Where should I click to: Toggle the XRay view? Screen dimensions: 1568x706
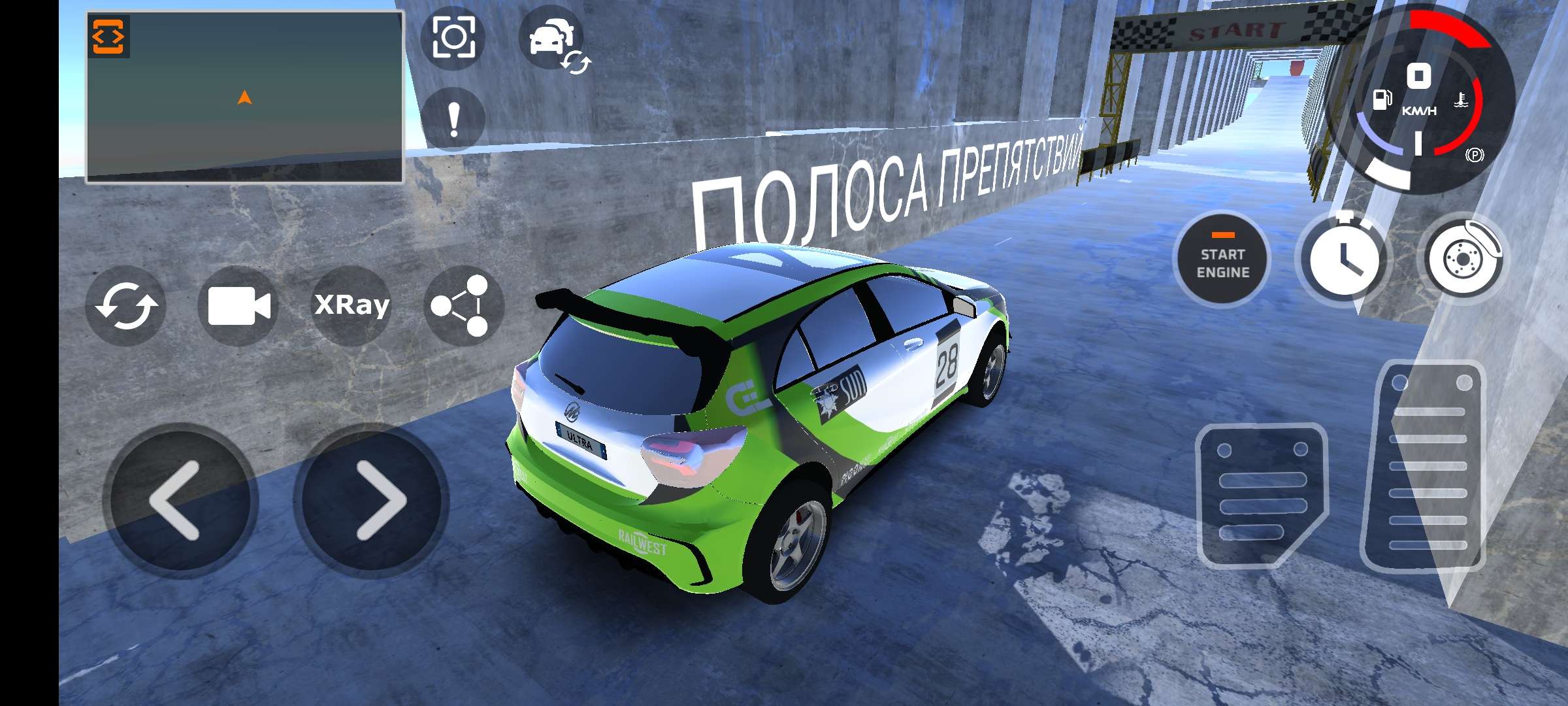click(352, 305)
